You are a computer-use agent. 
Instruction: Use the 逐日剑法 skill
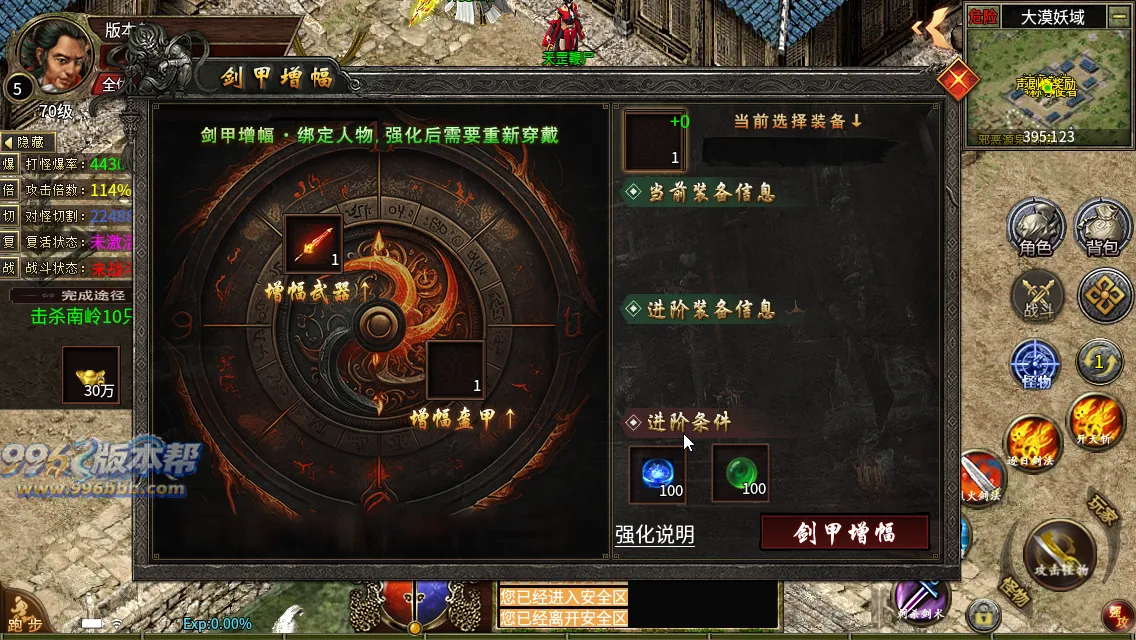pos(1032,444)
